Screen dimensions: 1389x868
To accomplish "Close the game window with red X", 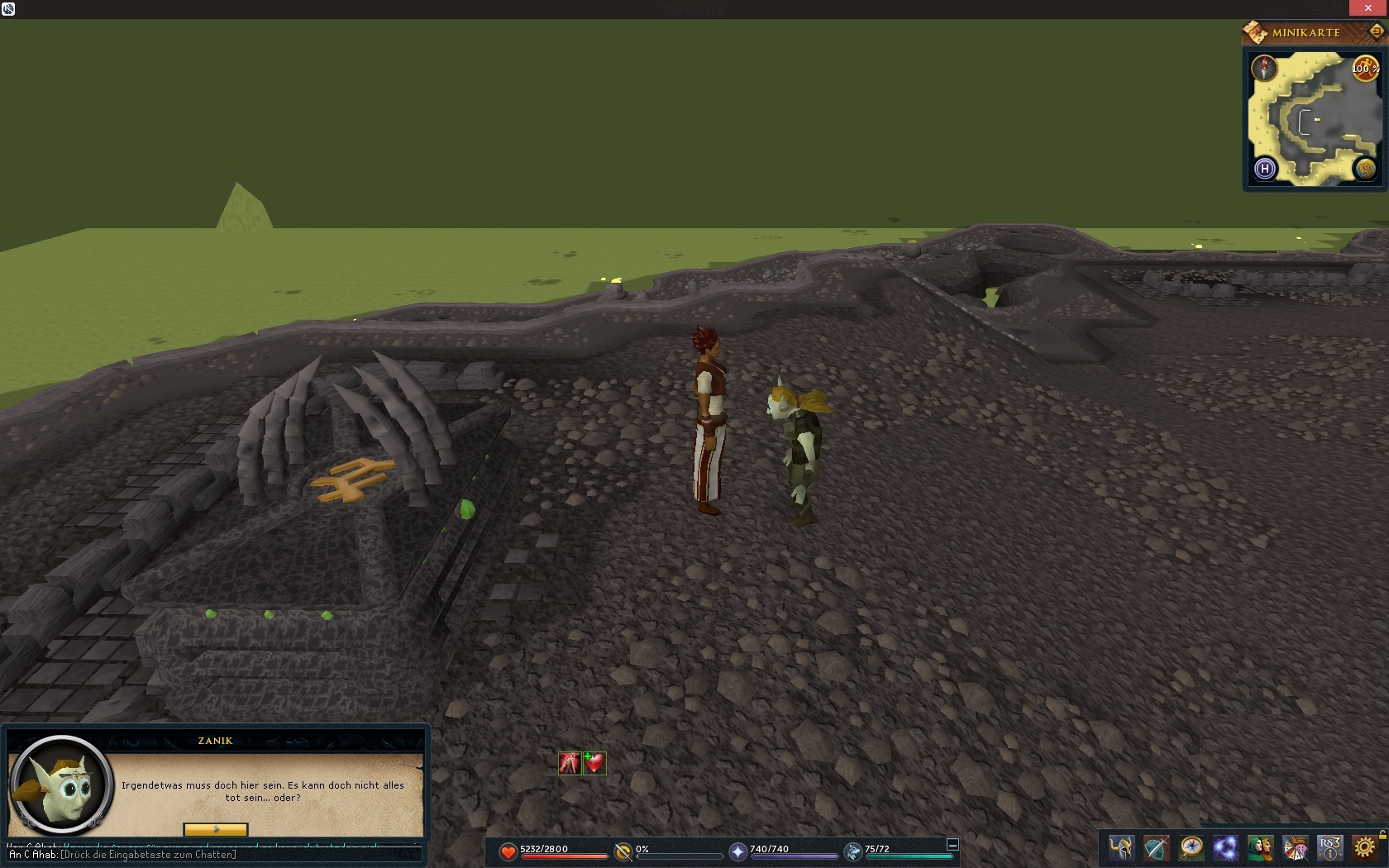I will pos(1368,8).
